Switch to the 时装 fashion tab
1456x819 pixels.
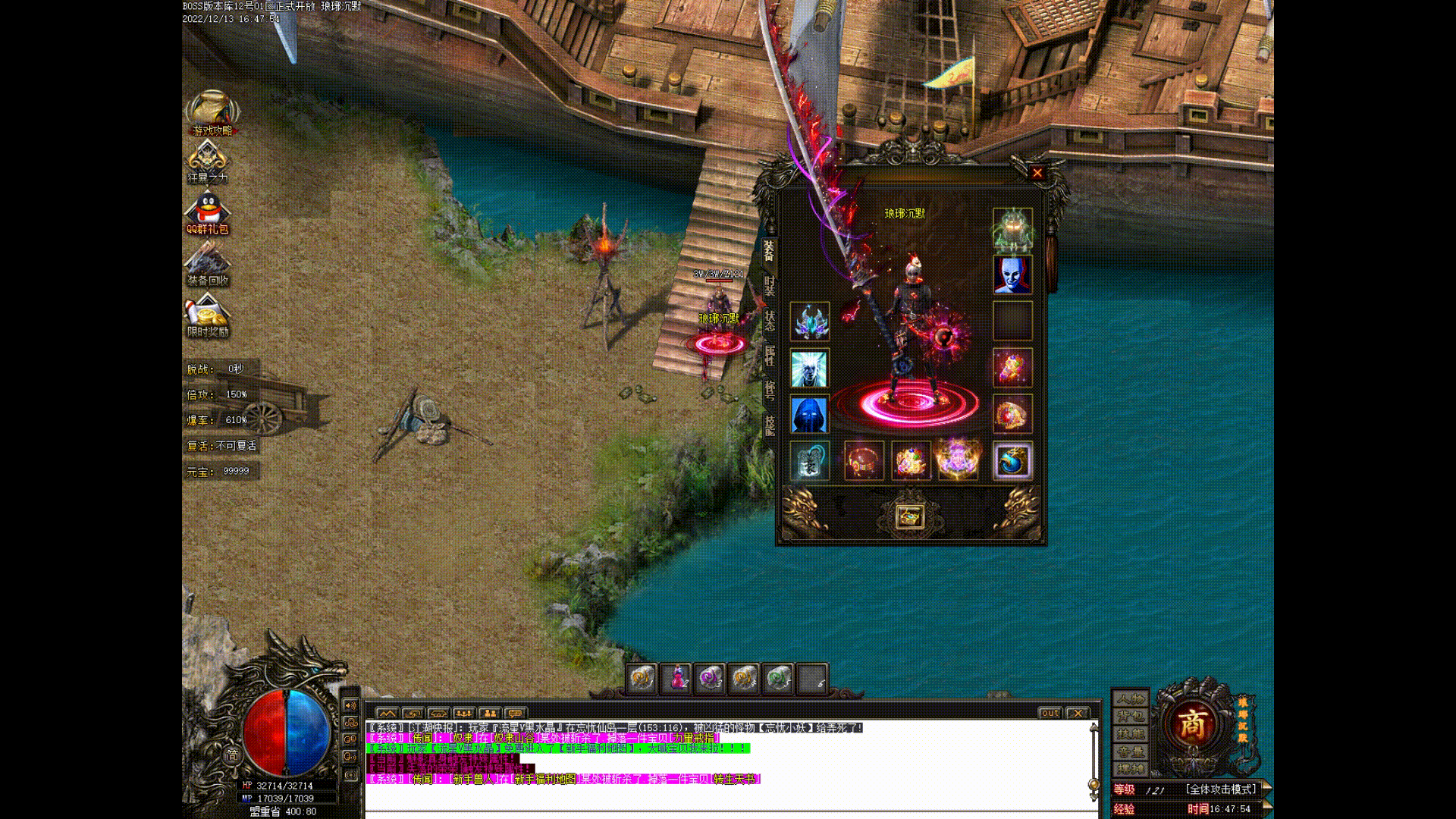pyautogui.click(x=769, y=286)
